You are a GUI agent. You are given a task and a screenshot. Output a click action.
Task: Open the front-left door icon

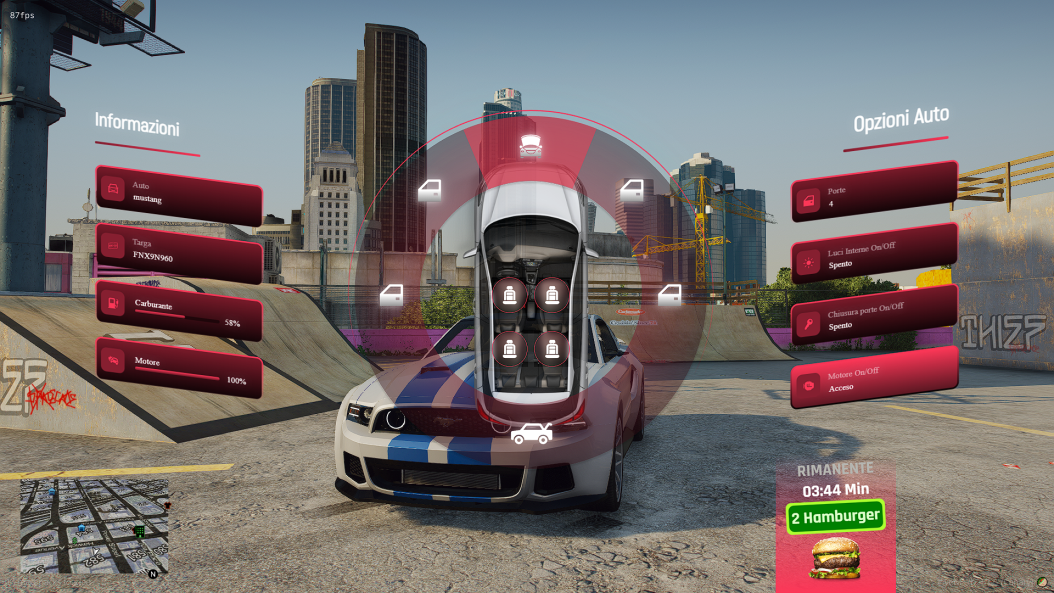pyautogui.click(x=430, y=189)
